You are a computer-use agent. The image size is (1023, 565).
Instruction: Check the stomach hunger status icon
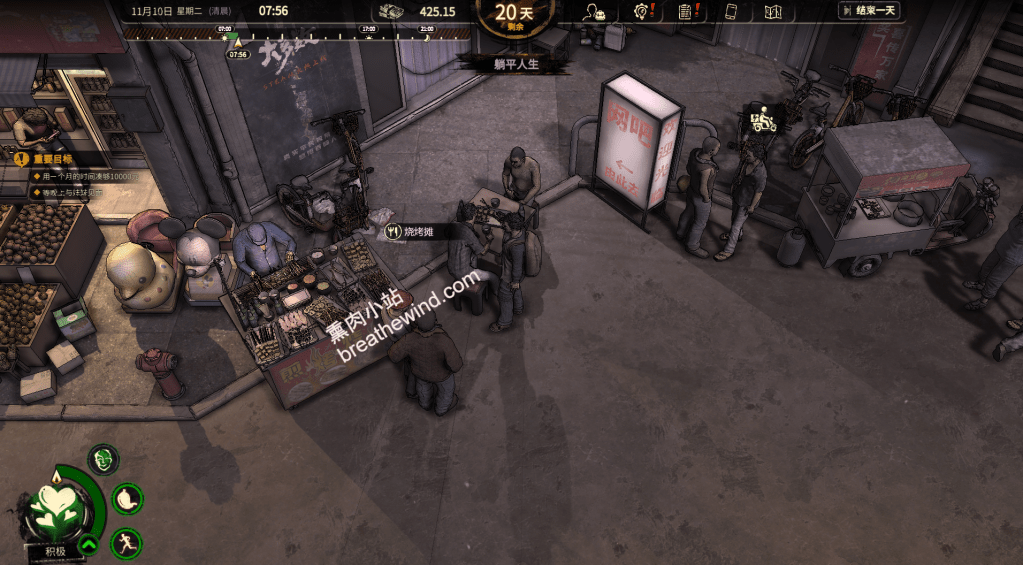(126, 497)
